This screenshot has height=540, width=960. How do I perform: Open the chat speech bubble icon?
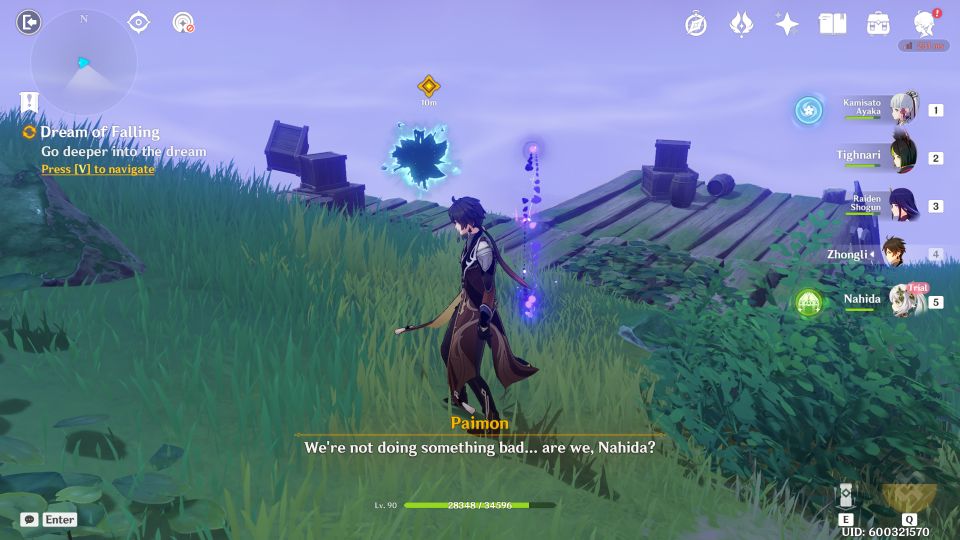(30, 520)
